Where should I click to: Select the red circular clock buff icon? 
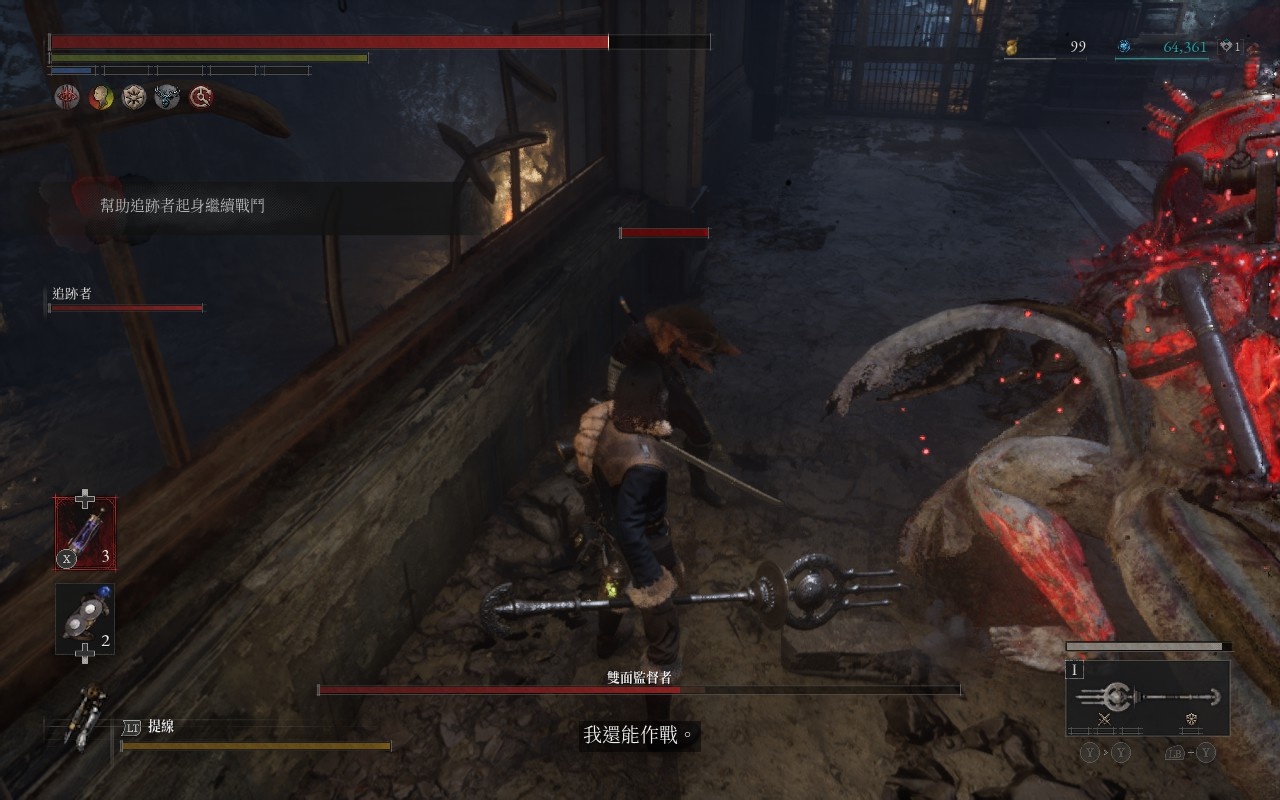(x=201, y=96)
